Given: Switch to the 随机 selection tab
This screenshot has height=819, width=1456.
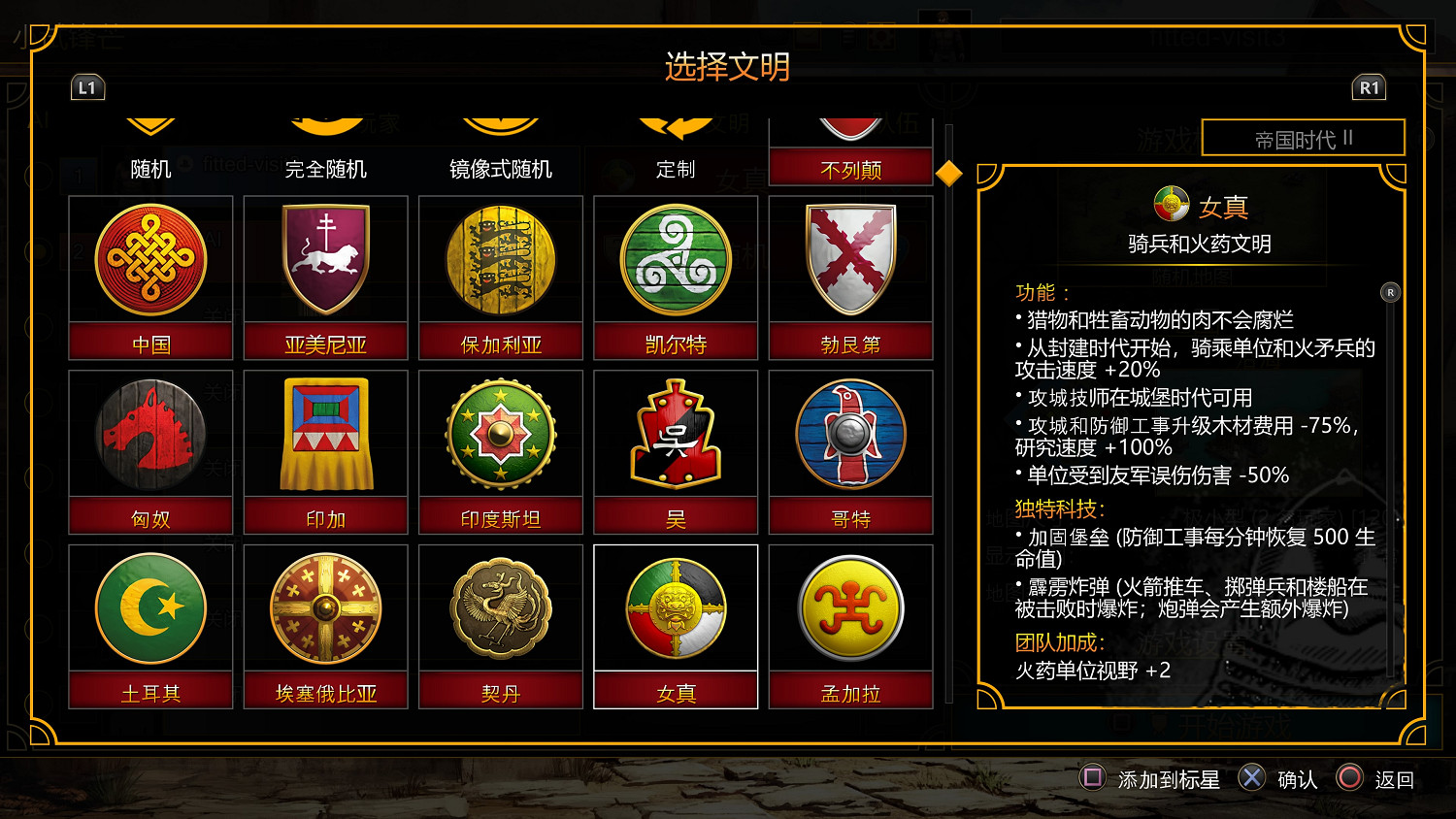Looking at the screenshot, I should 148,167.
